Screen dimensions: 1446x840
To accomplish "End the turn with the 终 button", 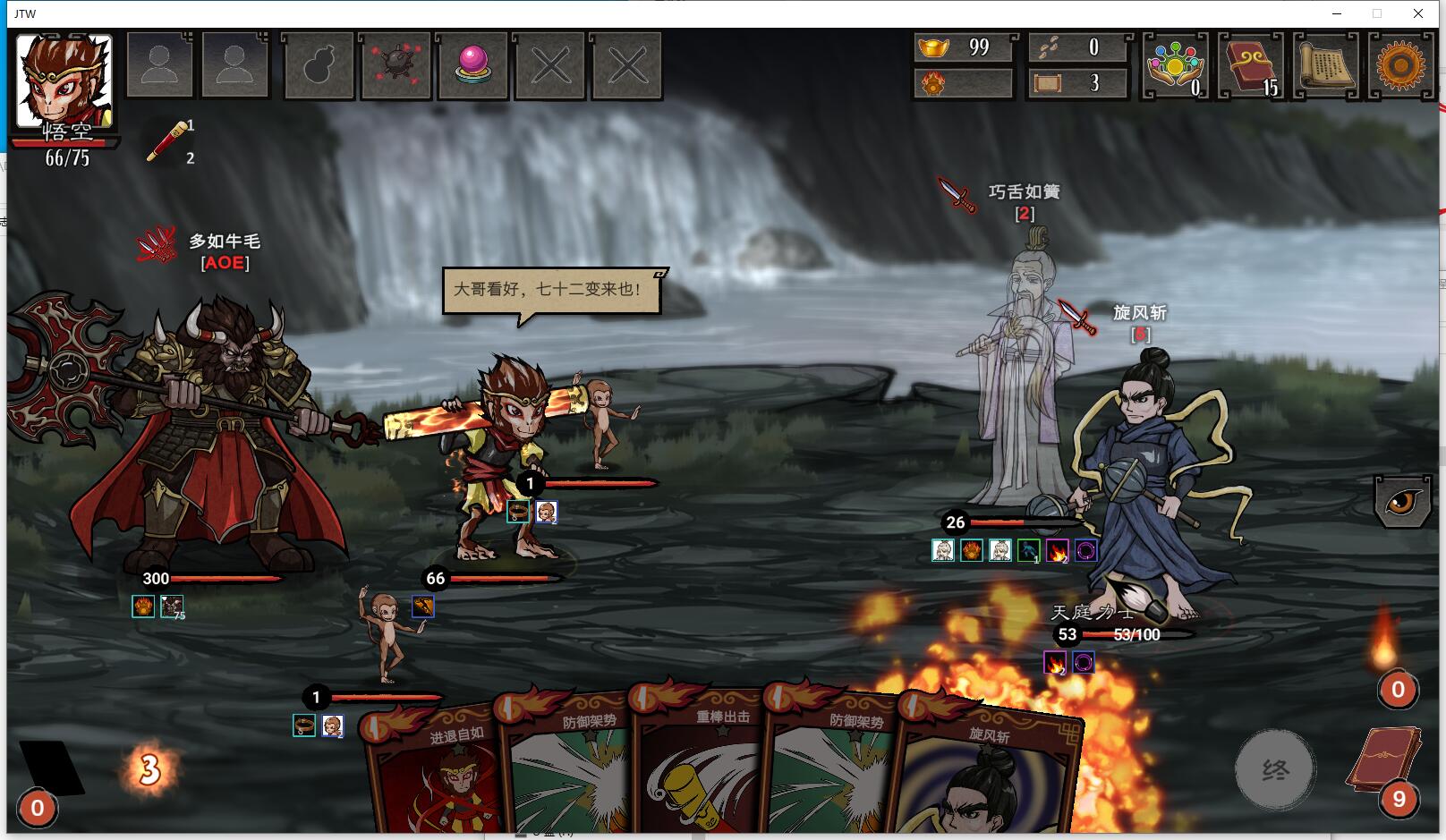I will click(1274, 768).
